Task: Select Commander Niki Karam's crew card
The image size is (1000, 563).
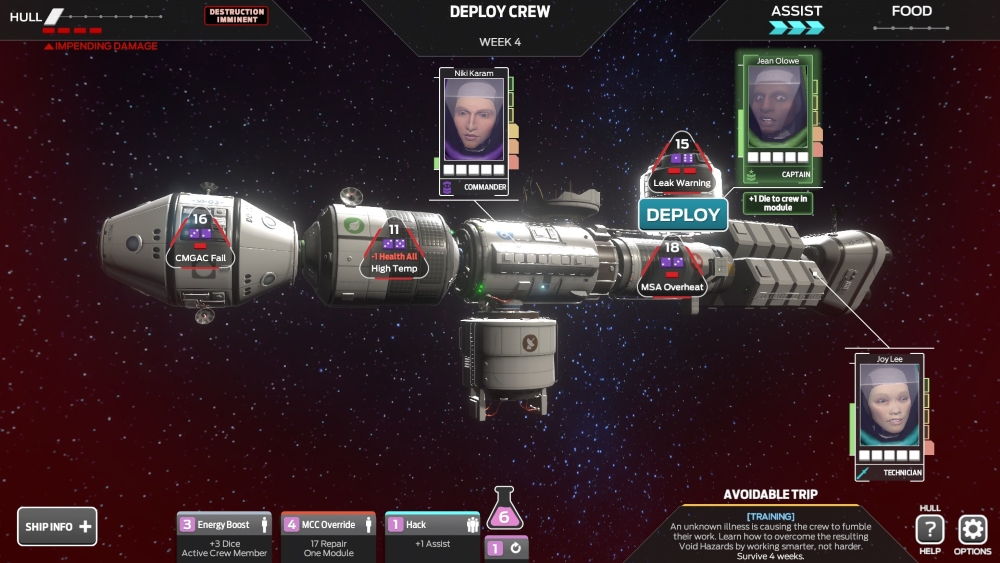Action: click(473, 130)
